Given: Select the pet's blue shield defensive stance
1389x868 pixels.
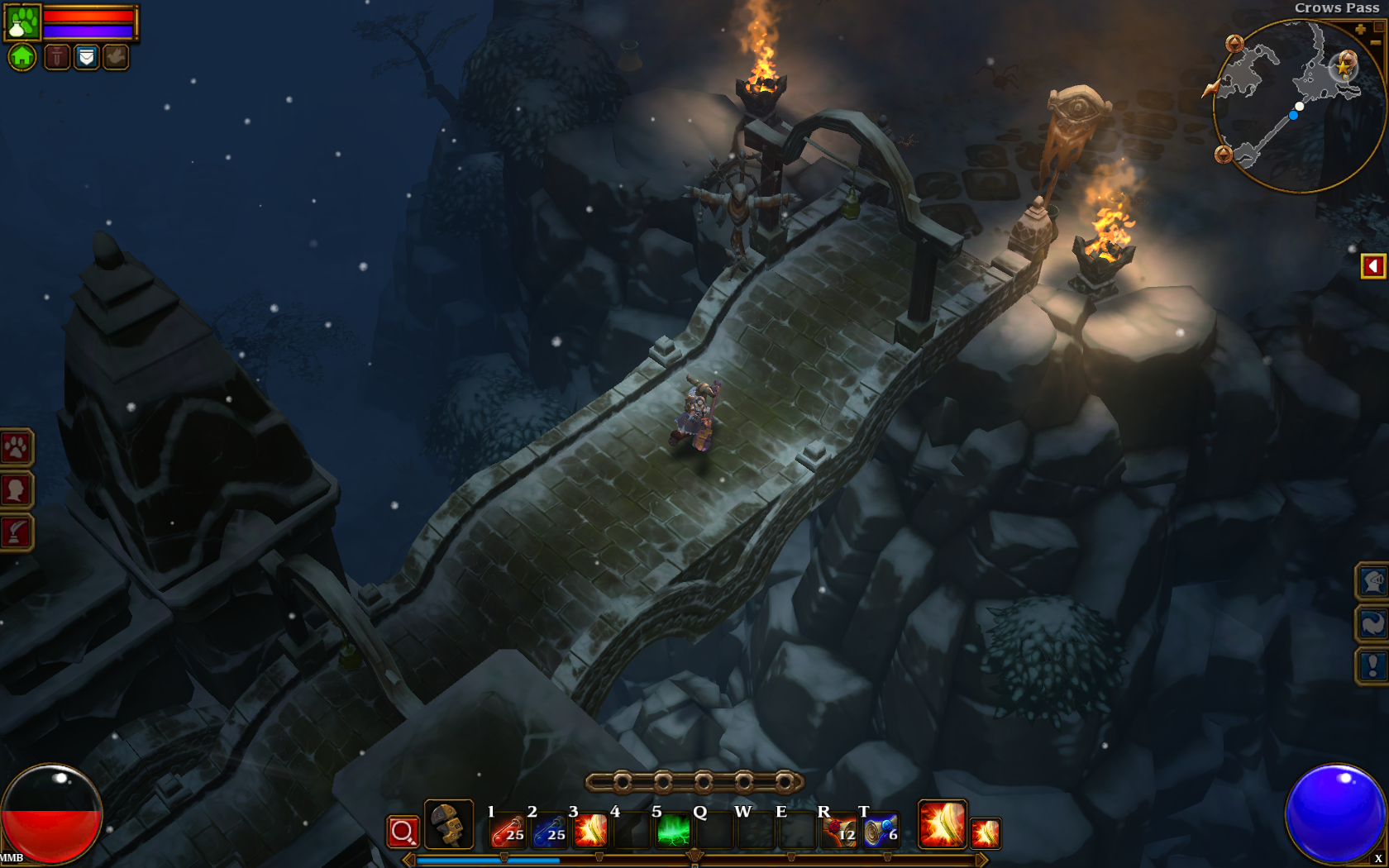Looking at the screenshot, I should (x=86, y=57).
